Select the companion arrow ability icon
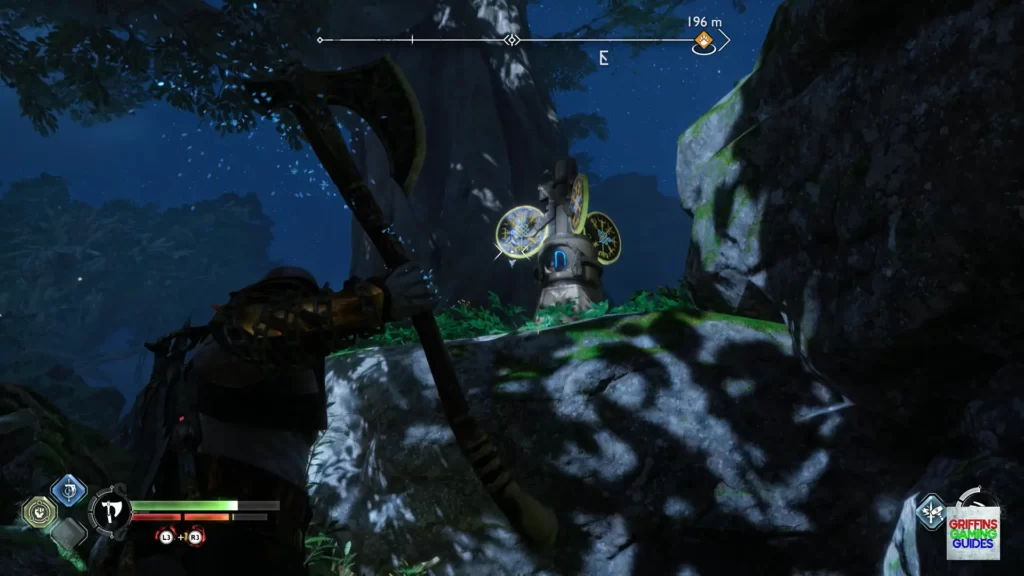 pos(931,510)
